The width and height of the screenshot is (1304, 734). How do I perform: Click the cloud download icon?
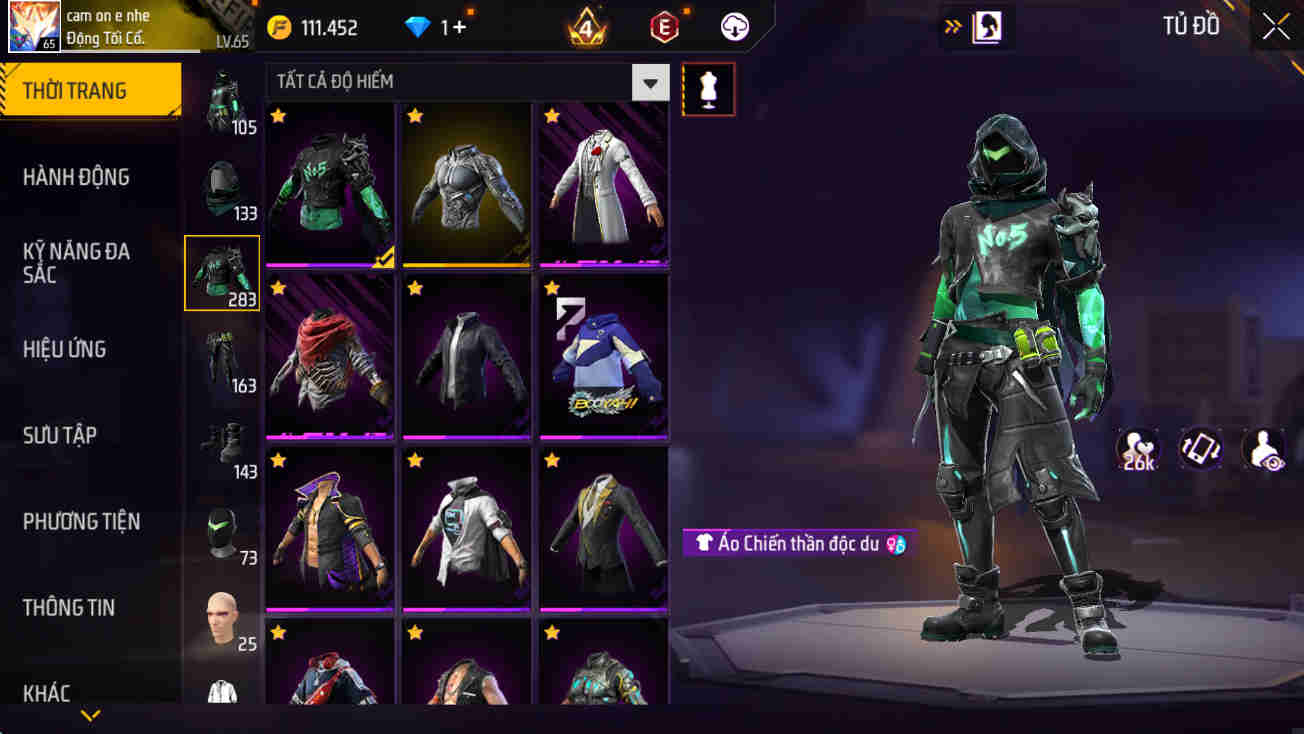[x=734, y=27]
